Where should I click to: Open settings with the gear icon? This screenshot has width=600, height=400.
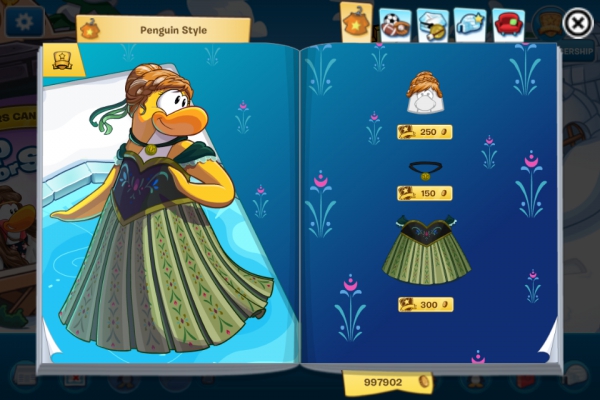click(x=22, y=22)
